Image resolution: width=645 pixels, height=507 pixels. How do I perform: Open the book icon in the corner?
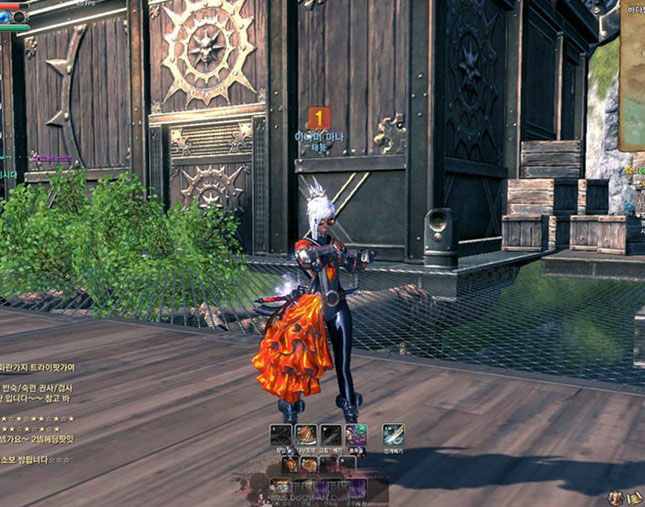coord(633,497)
